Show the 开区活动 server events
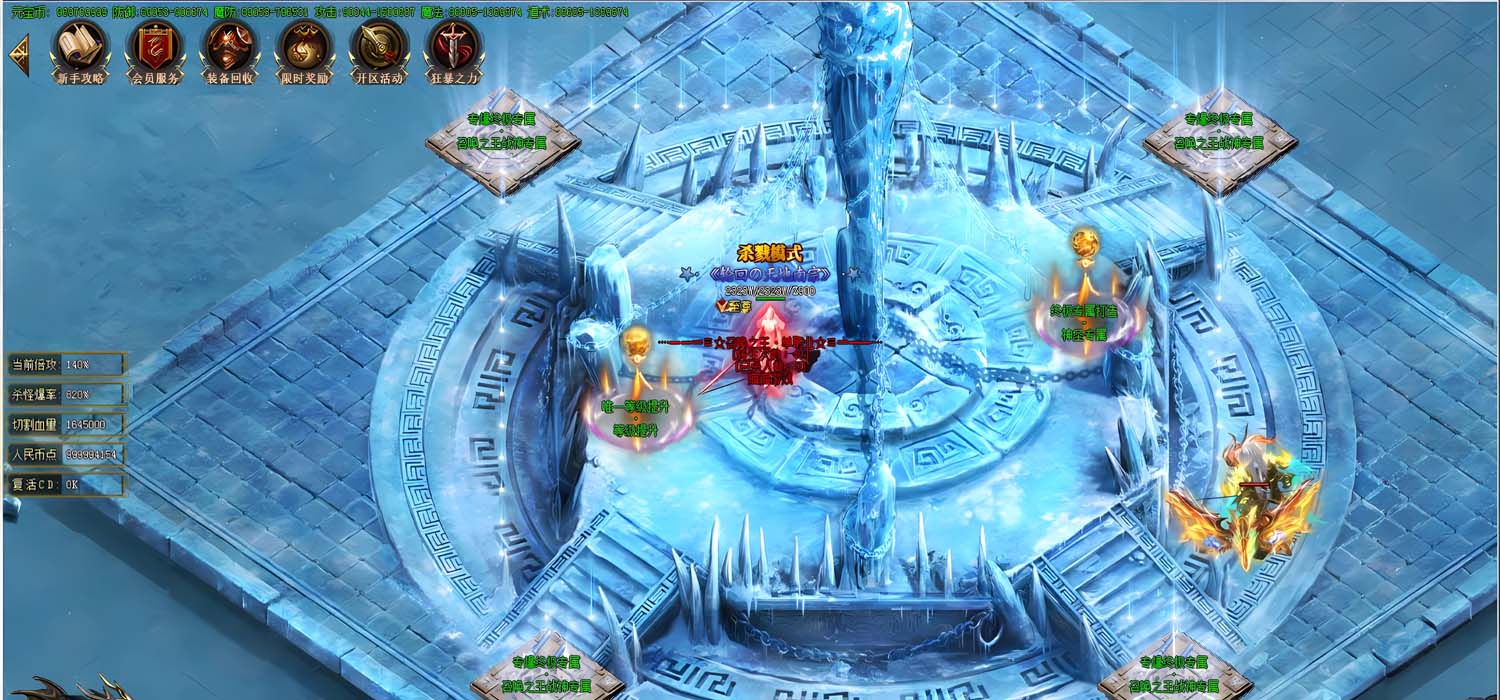The width and height of the screenshot is (1500, 700). click(x=379, y=50)
